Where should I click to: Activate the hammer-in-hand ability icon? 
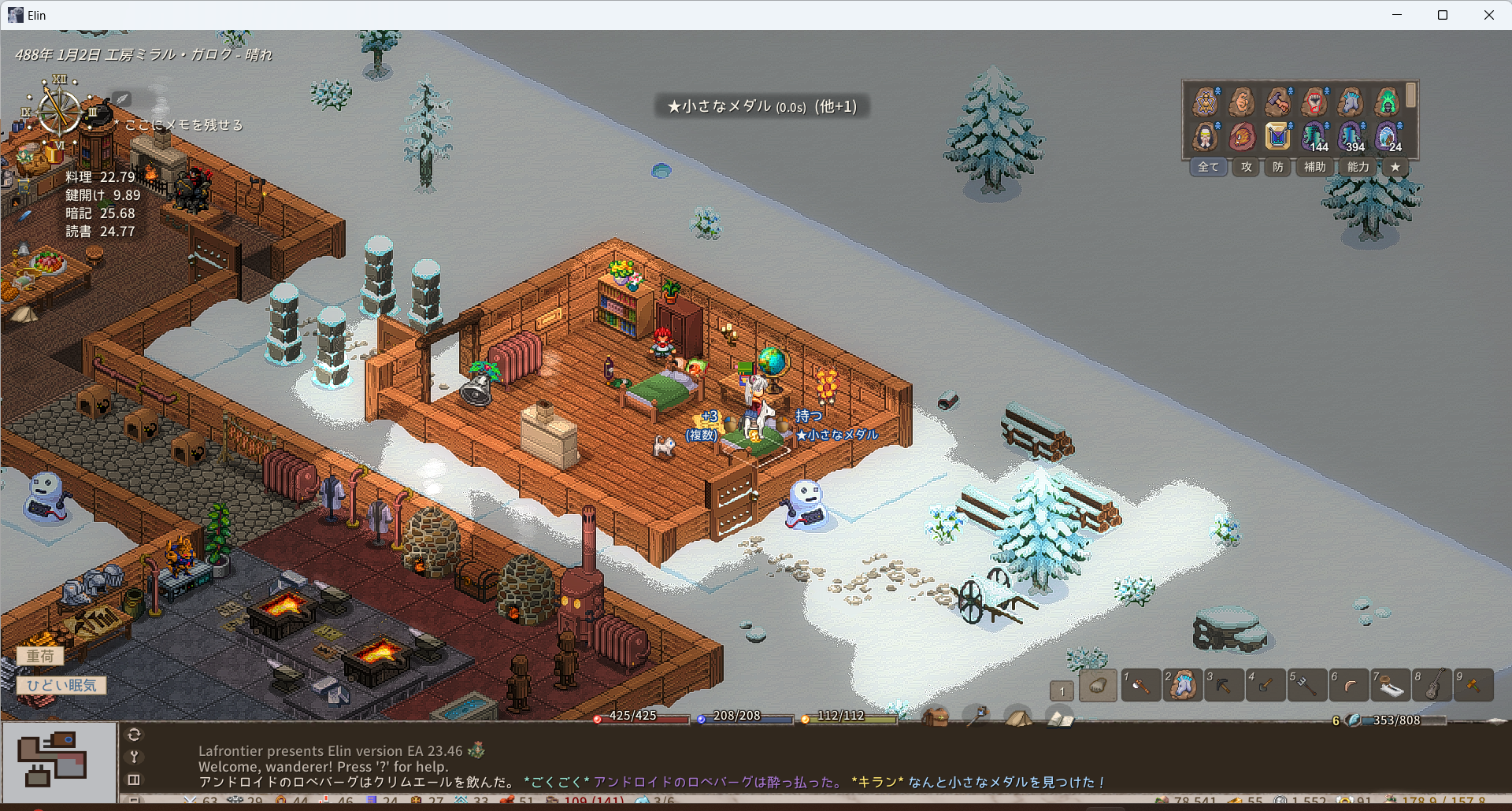[x=1277, y=102]
